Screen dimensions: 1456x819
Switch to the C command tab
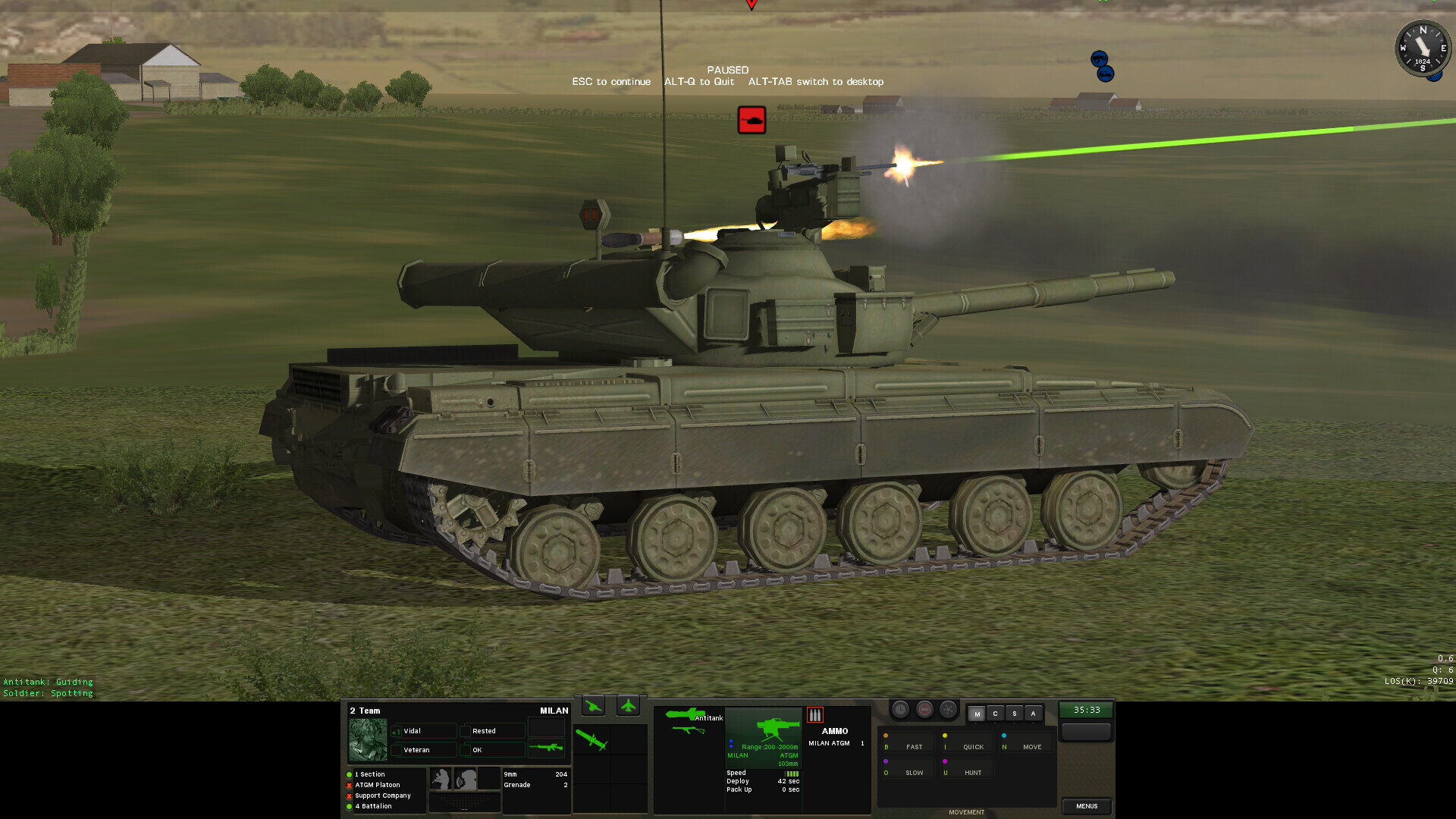995,714
